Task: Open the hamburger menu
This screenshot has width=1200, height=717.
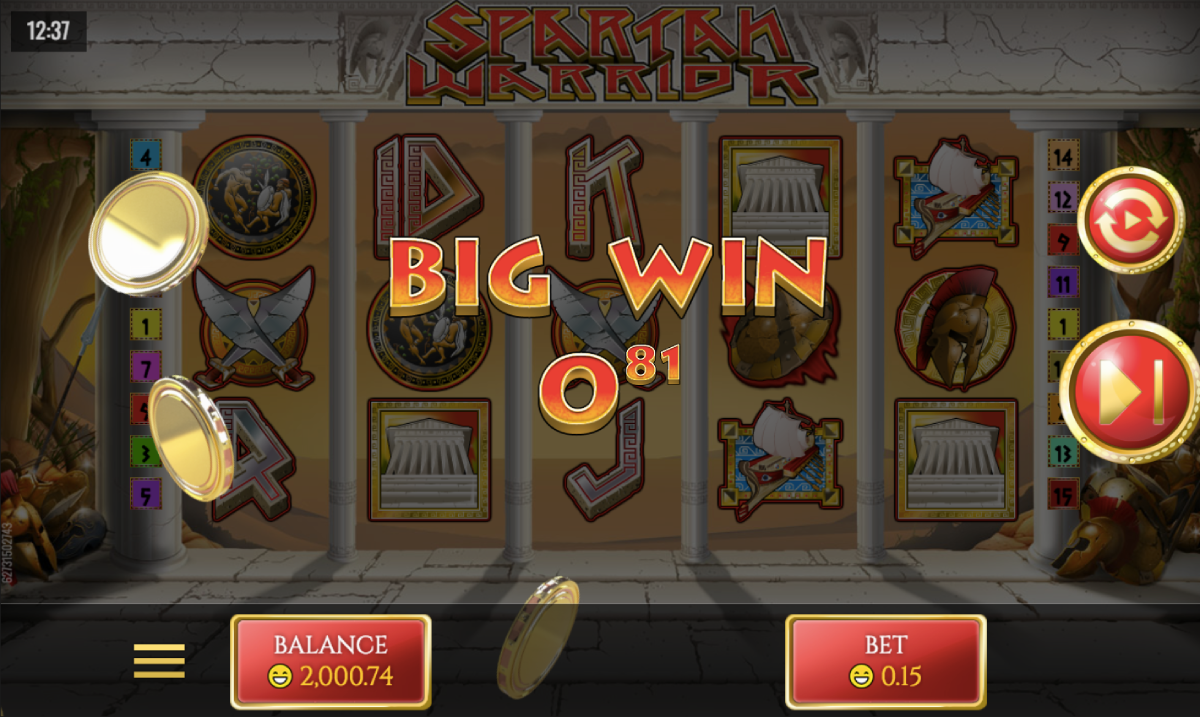Action: [x=160, y=660]
